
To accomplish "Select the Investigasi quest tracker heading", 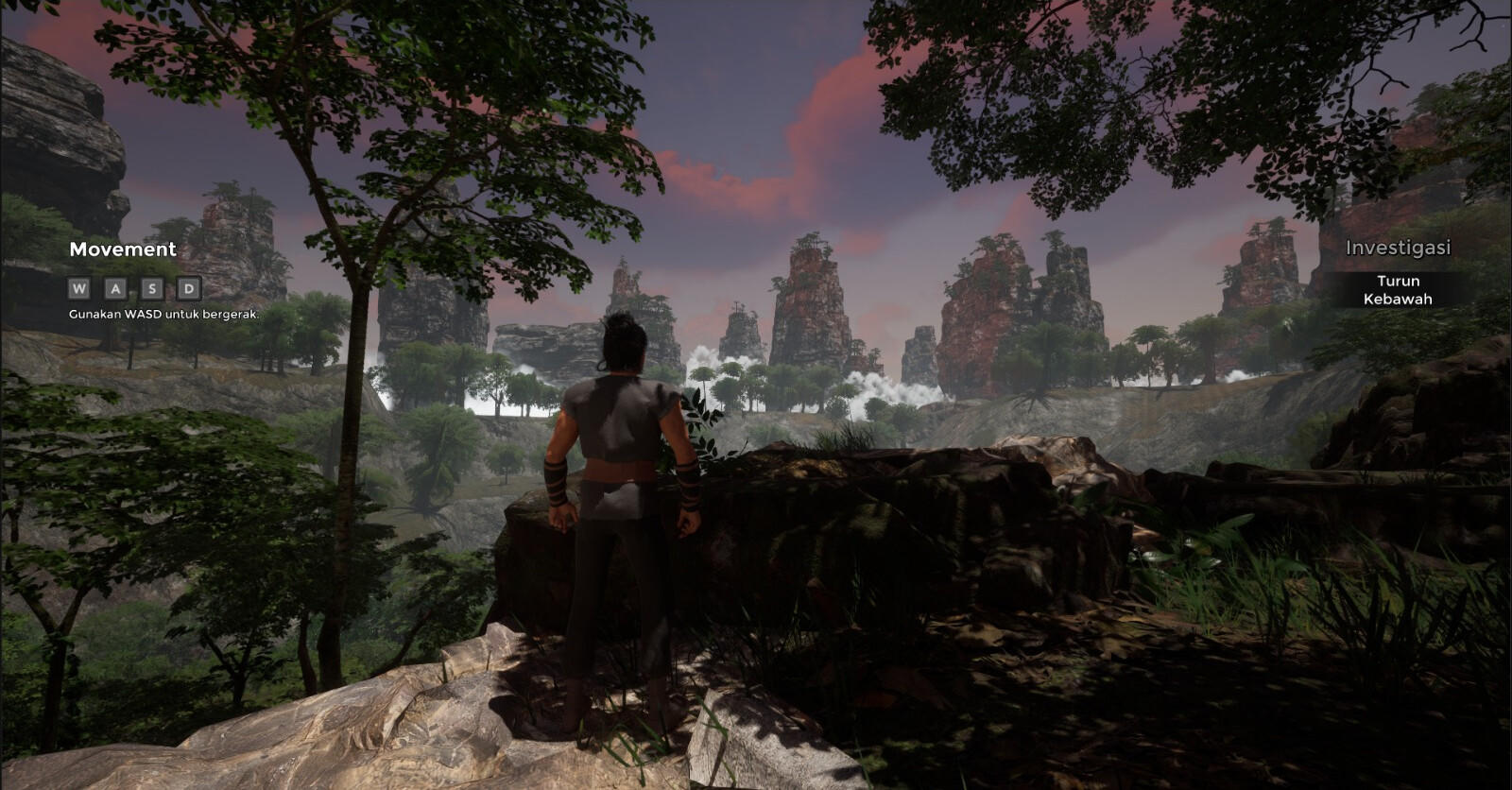I will [x=1398, y=249].
